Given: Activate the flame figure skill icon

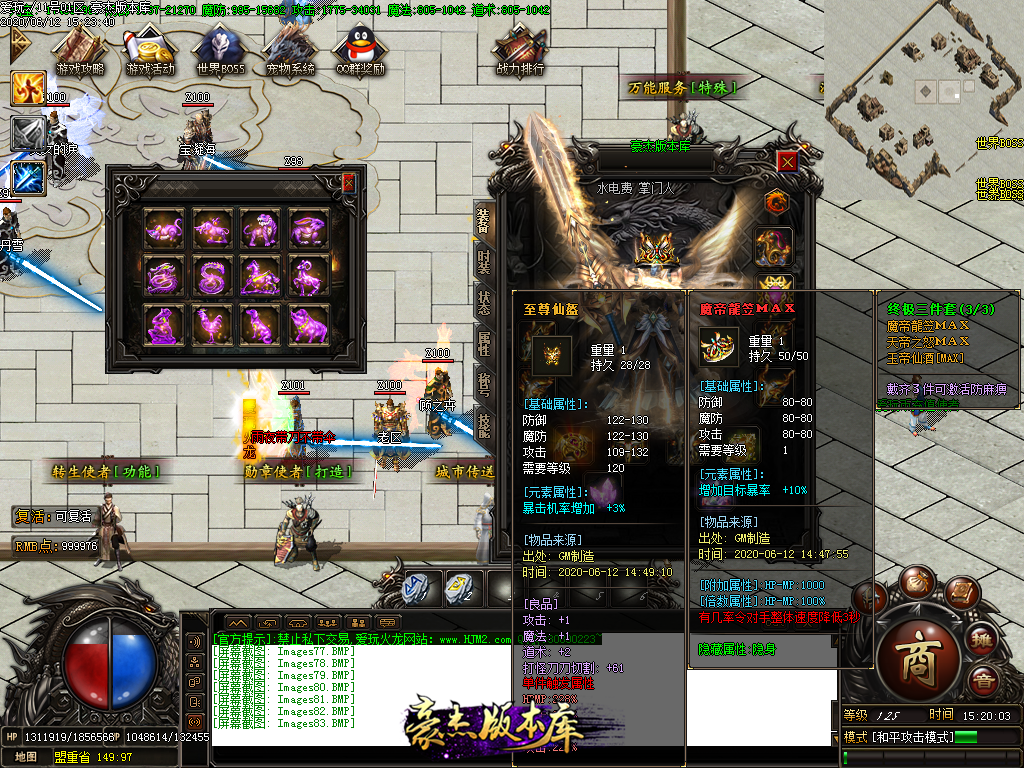Looking at the screenshot, I should coord(28,89).
